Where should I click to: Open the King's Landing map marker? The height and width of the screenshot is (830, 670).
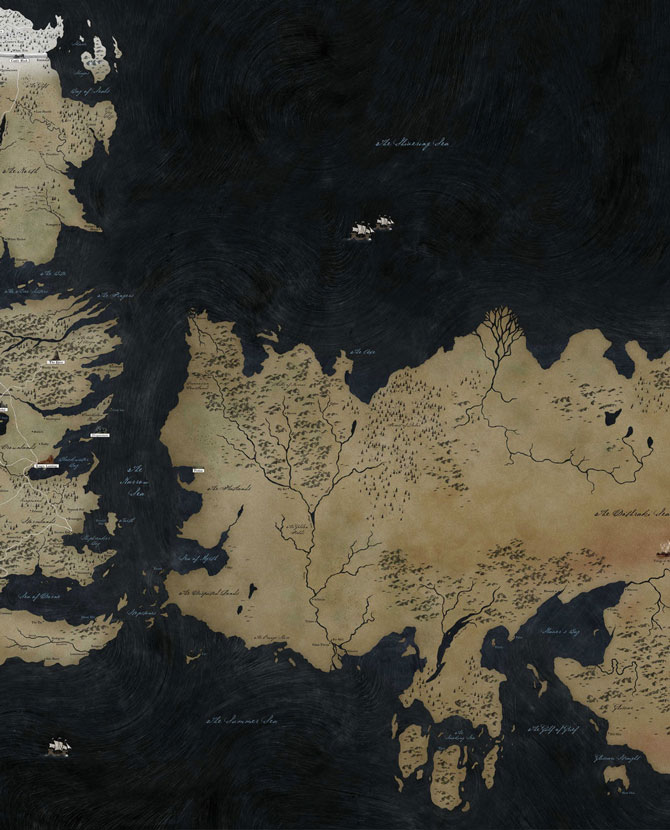[47, 465]
